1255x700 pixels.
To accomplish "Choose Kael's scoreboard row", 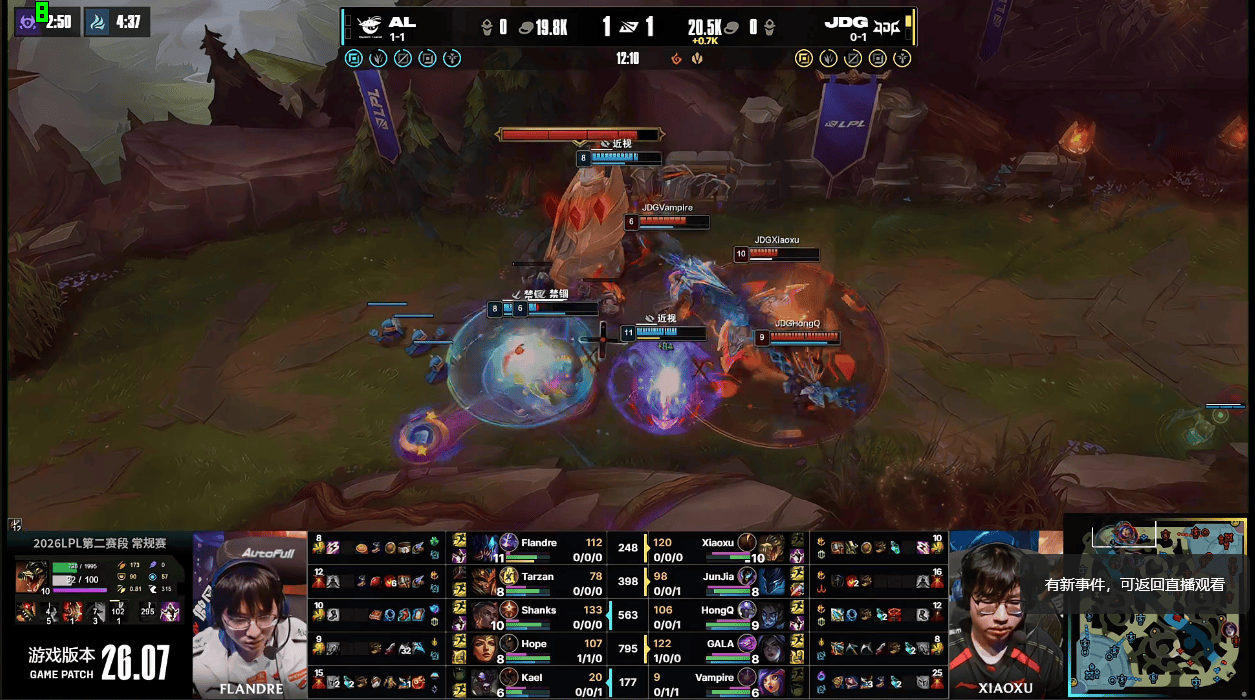I will coord(538,682).
